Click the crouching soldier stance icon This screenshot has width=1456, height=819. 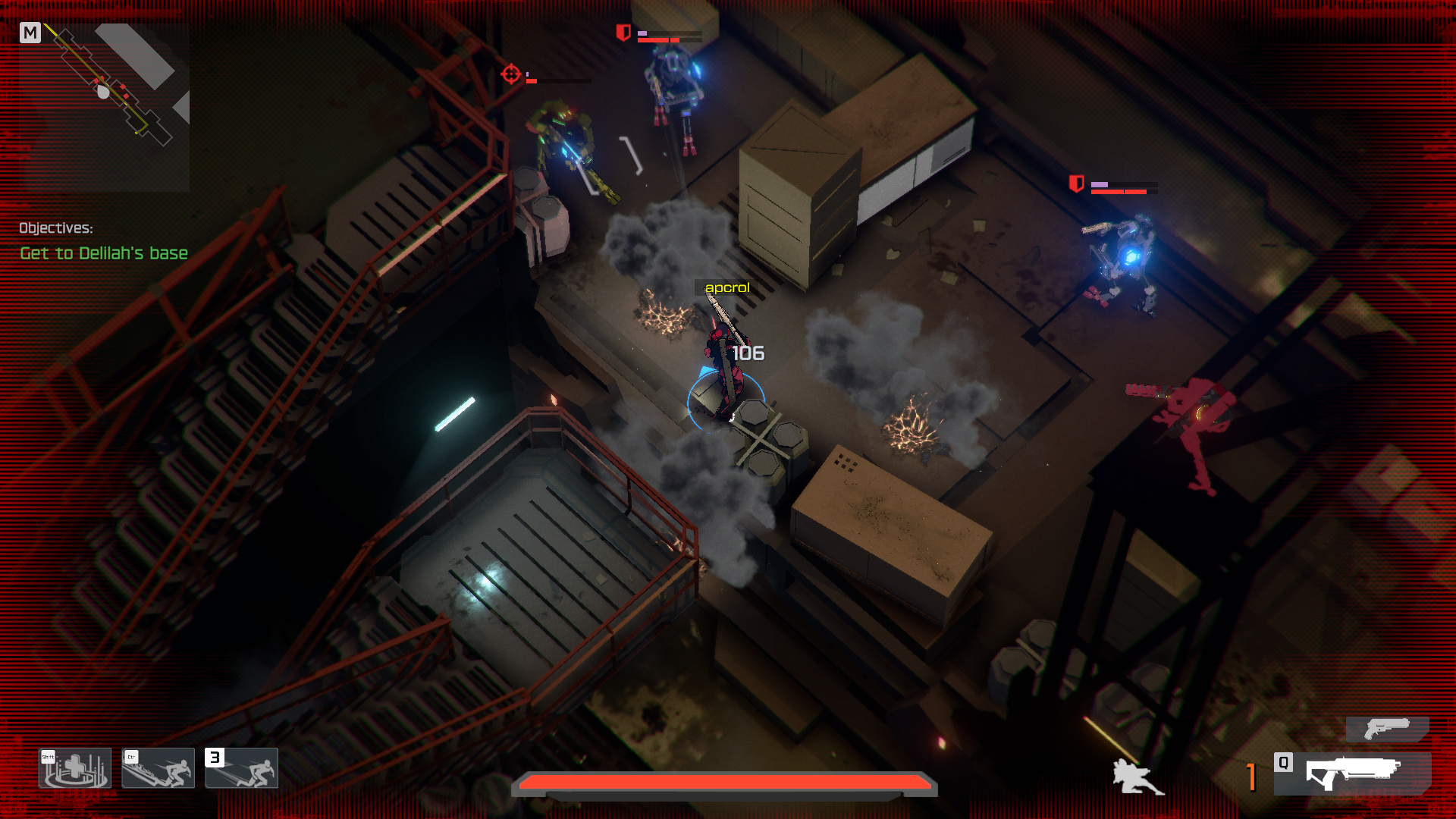click(x=1136, y=777)
